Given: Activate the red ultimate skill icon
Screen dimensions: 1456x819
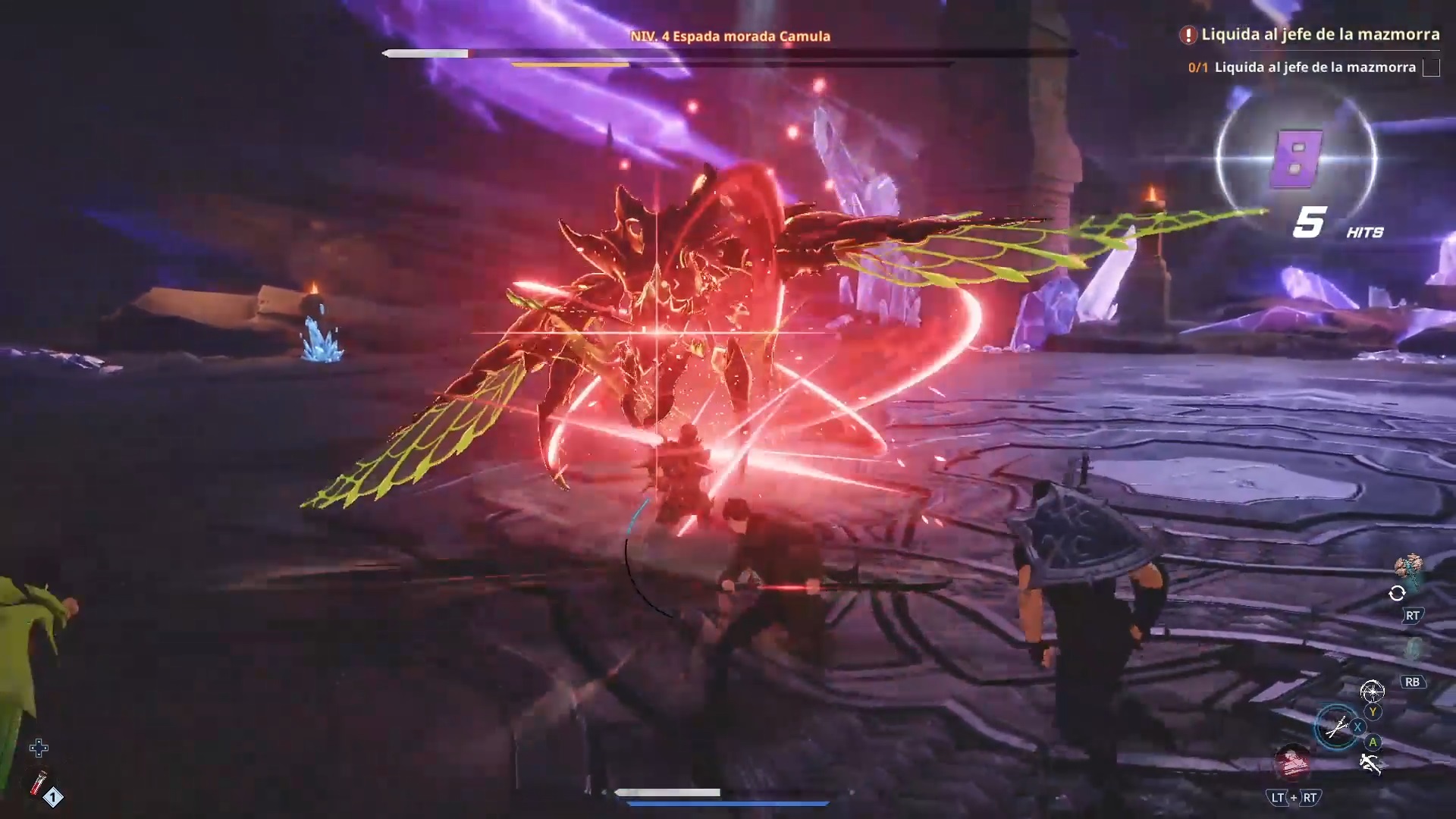Looking at the screenshot, I should pos(1291,761).
